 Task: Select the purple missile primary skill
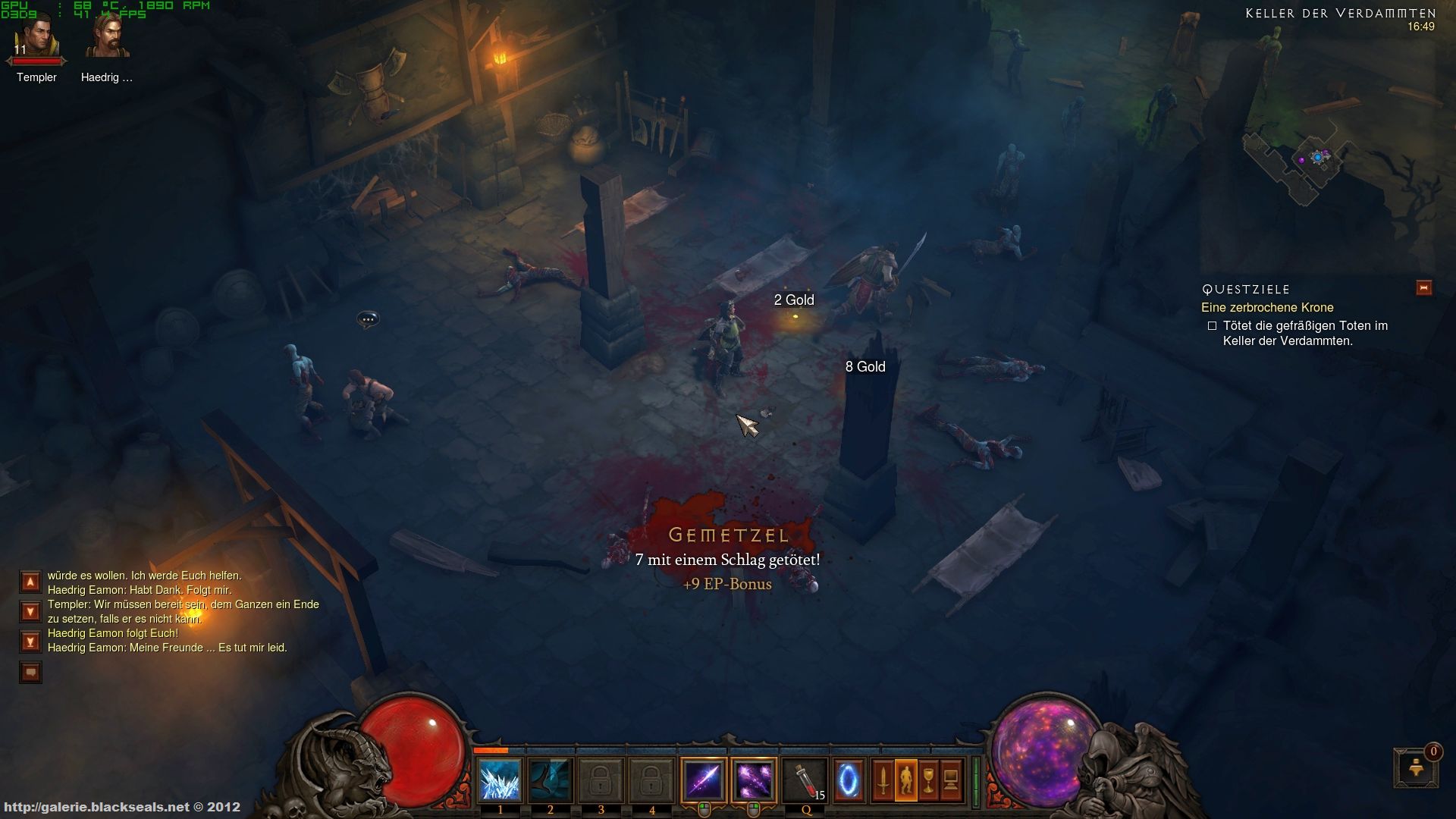click(703, 780)
